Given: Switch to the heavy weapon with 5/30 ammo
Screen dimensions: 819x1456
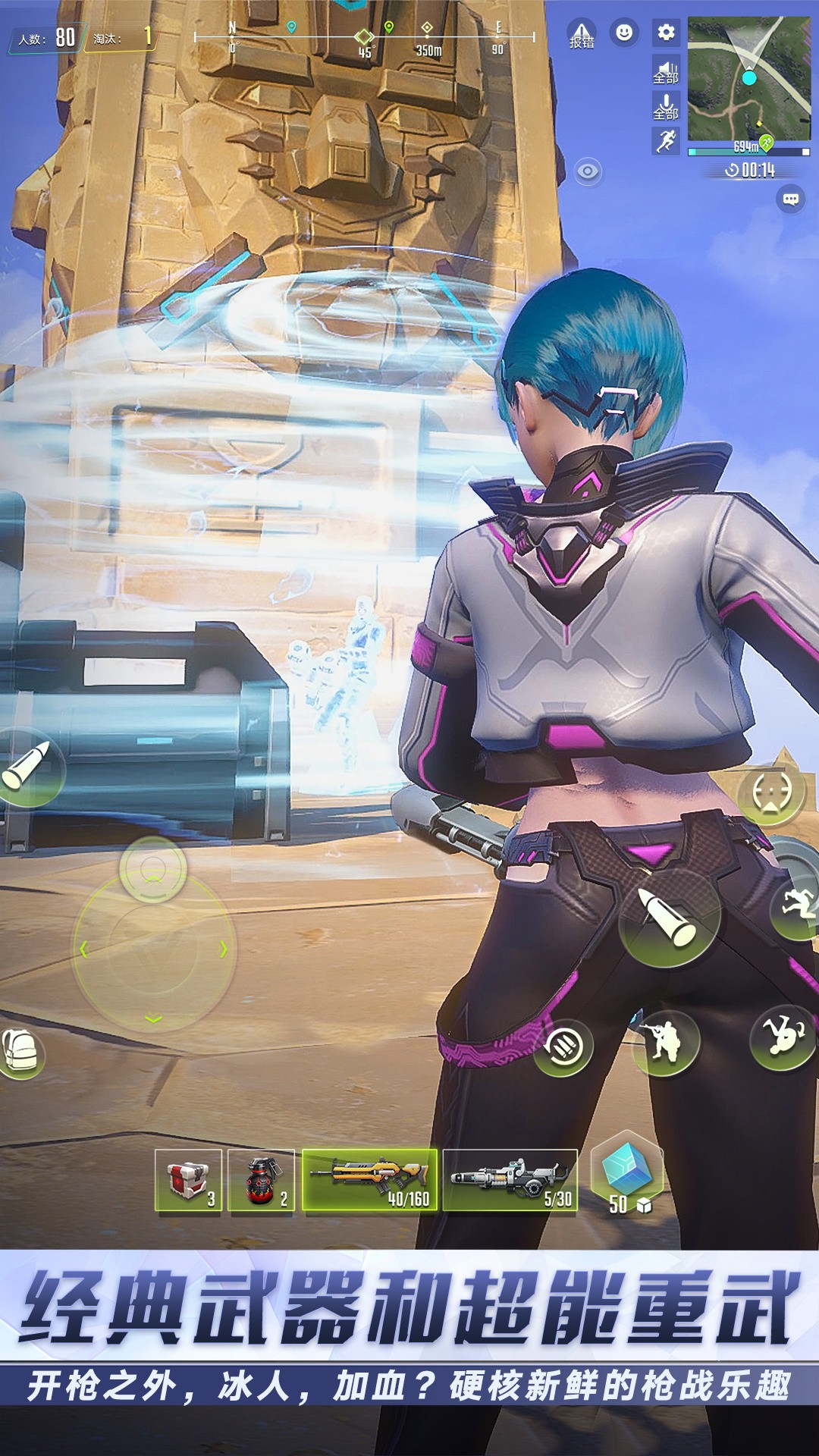Looking at the screenshot, I should pyautogui.click(x=510, y=1180).
